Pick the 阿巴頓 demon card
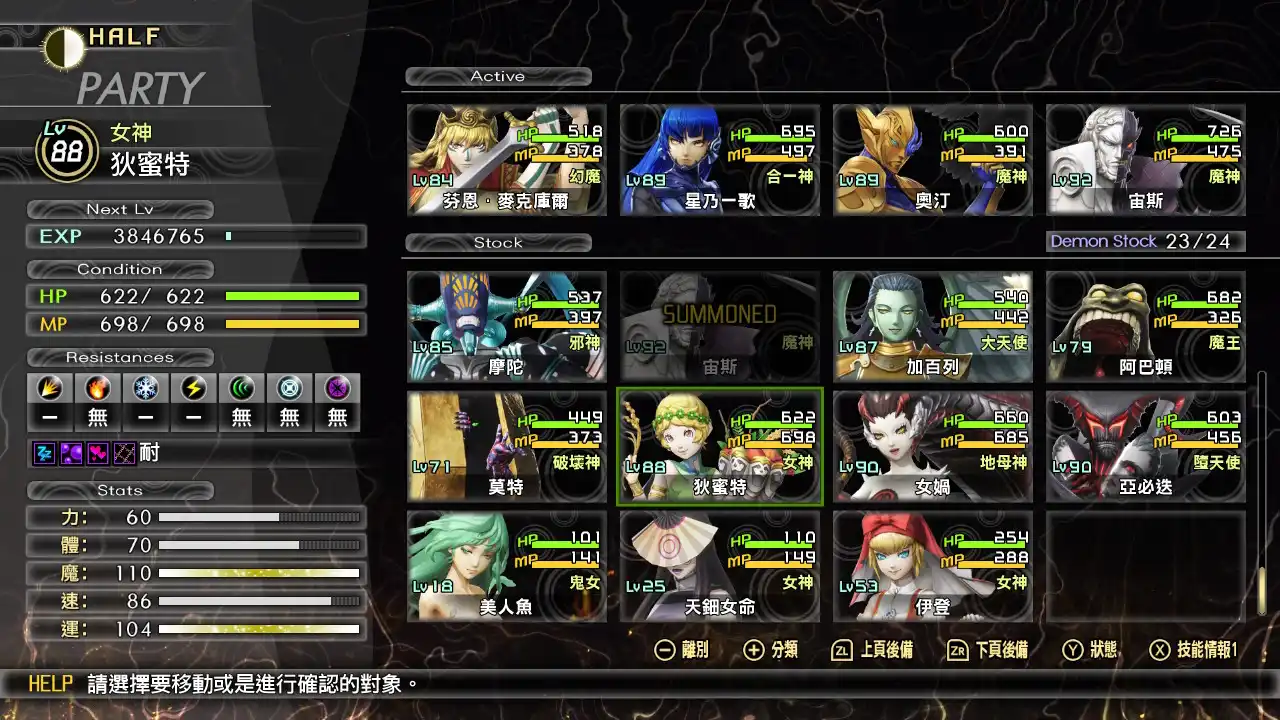Viewport: 1280px width, 720px height. (1146, 327)
